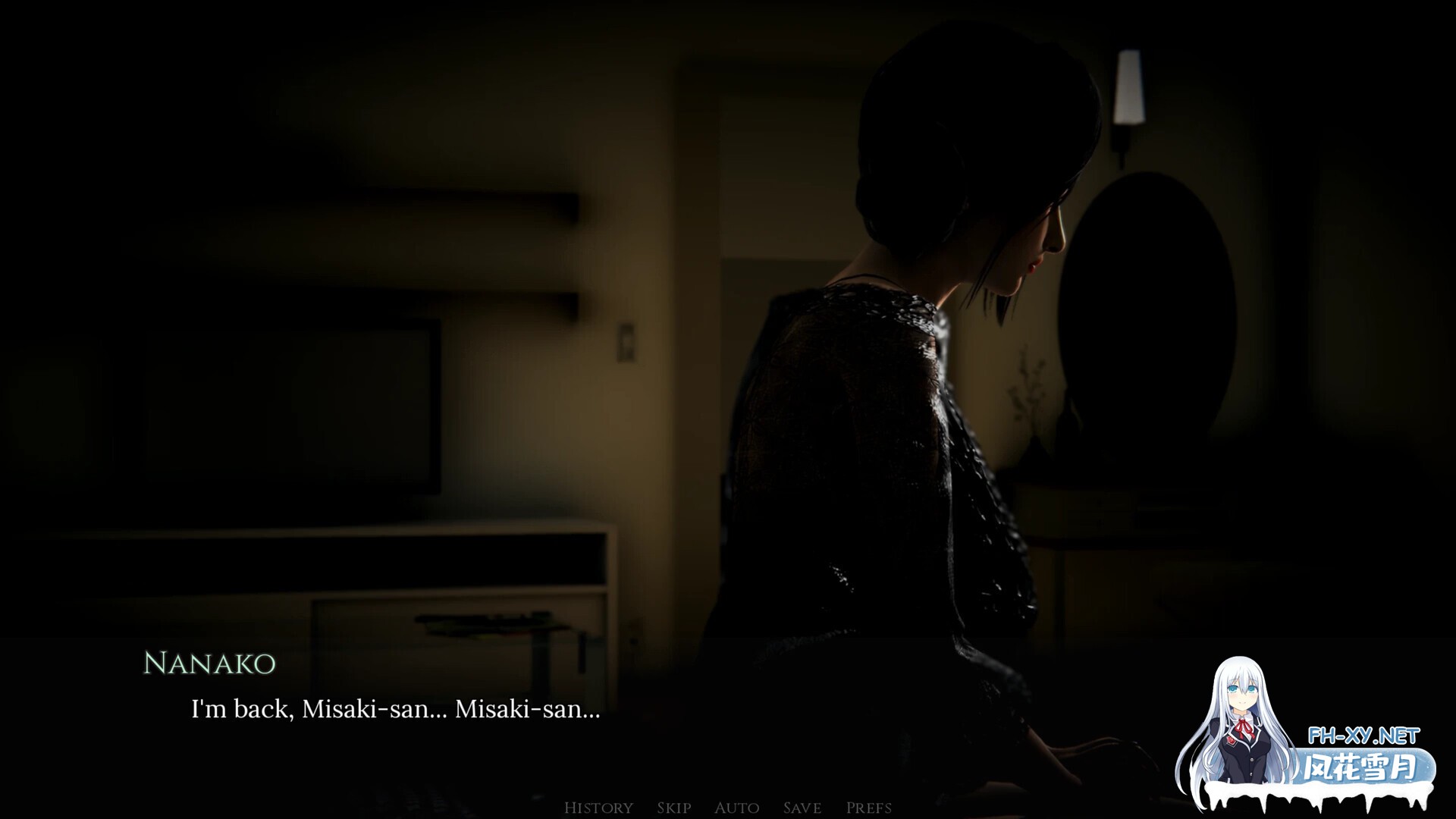This screenshot has width=1456, height=819.
Task: Turn on automatic text advancing
Action: tap(737, 808)
